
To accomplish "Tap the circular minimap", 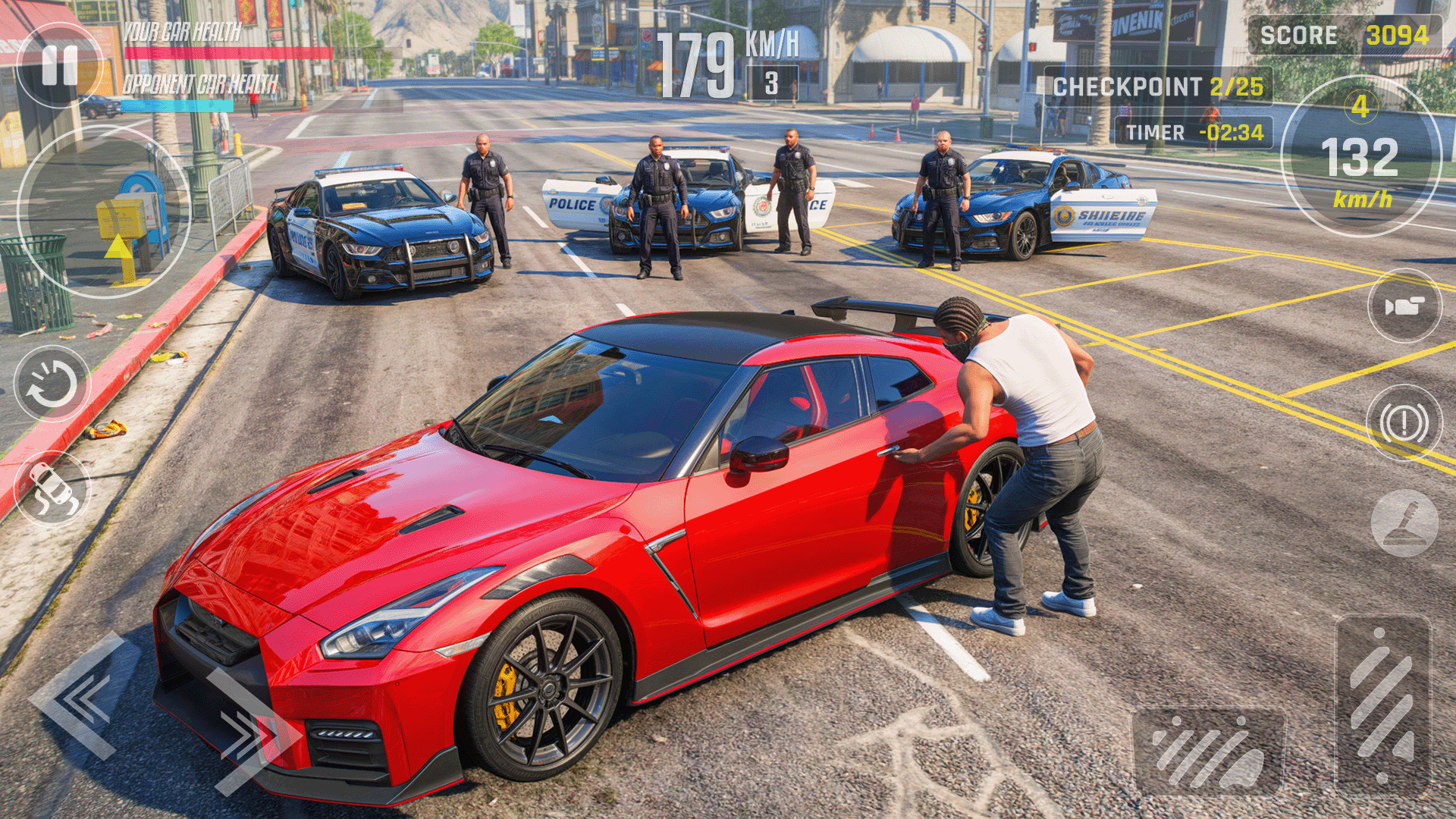I will click(104, 212).
